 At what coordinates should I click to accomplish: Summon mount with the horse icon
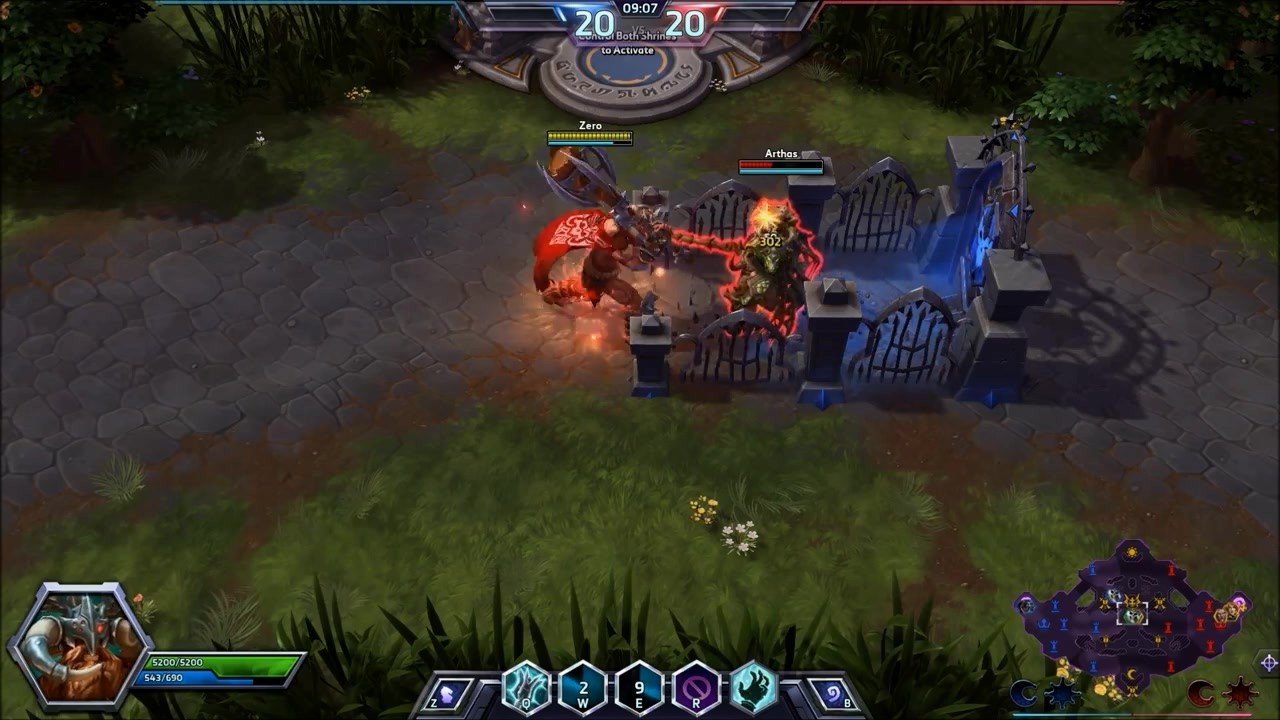[449, 692]
